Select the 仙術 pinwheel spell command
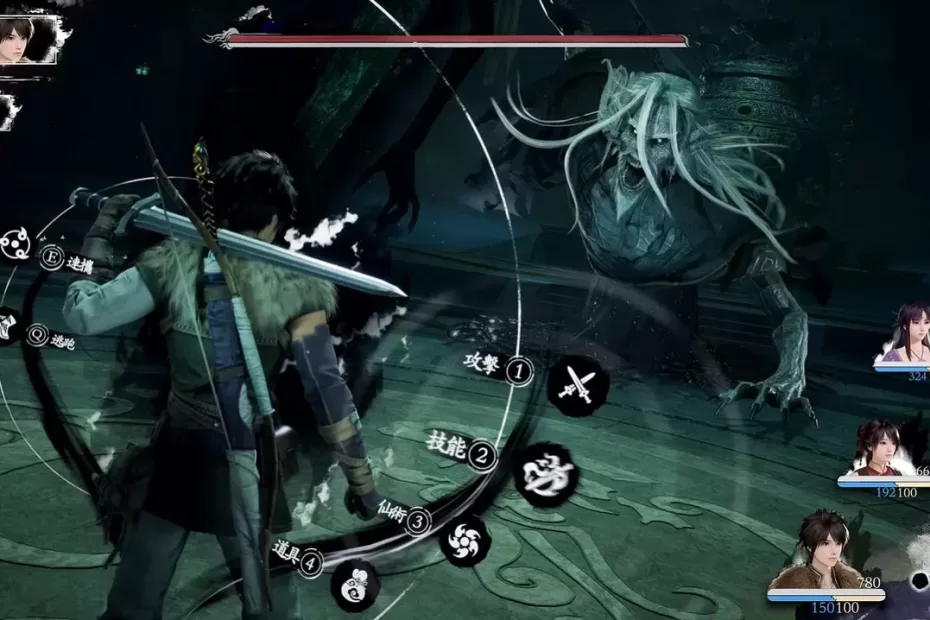 (465, 540)
